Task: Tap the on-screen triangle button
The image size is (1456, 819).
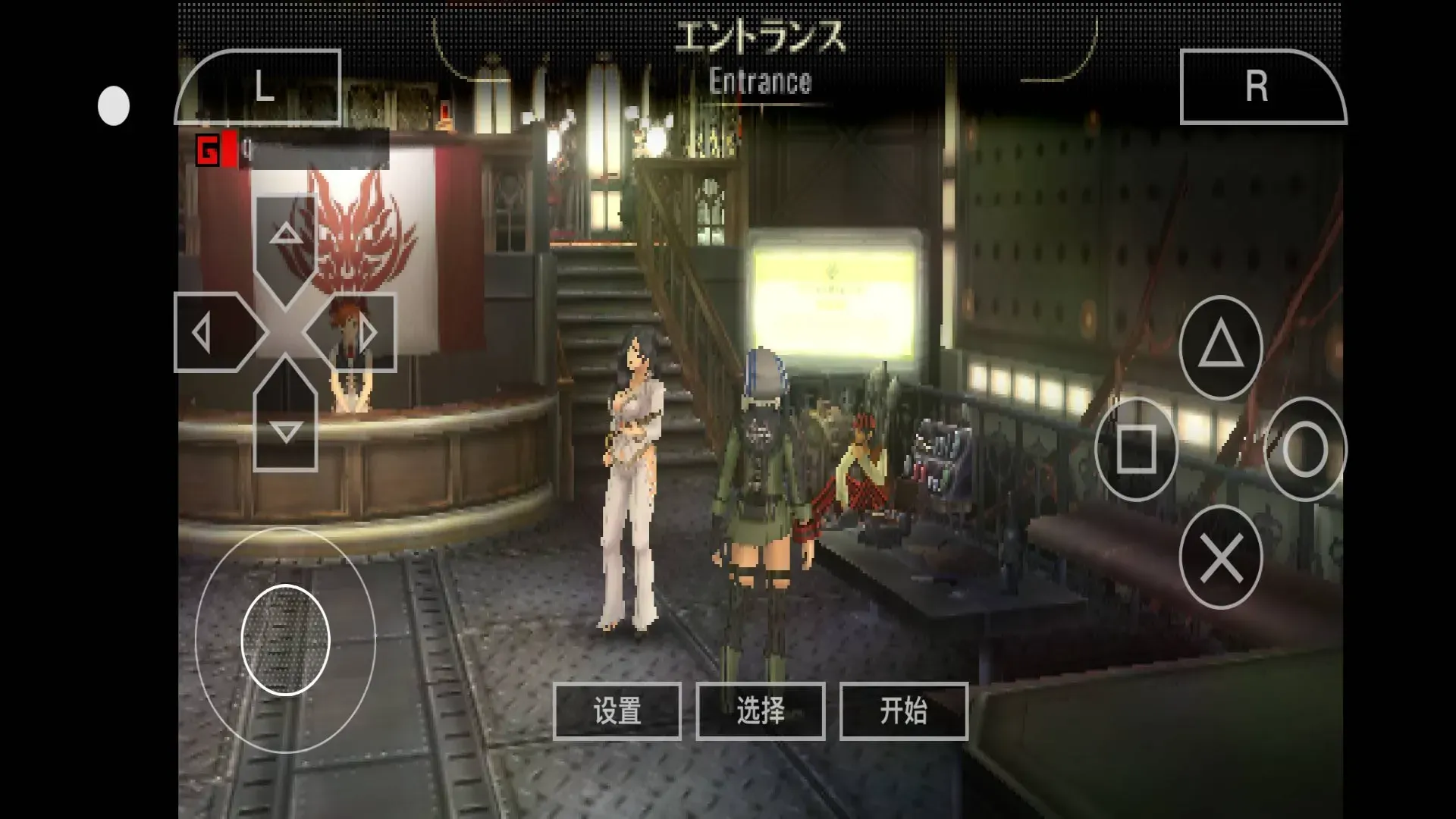Action: (1220, 347)
